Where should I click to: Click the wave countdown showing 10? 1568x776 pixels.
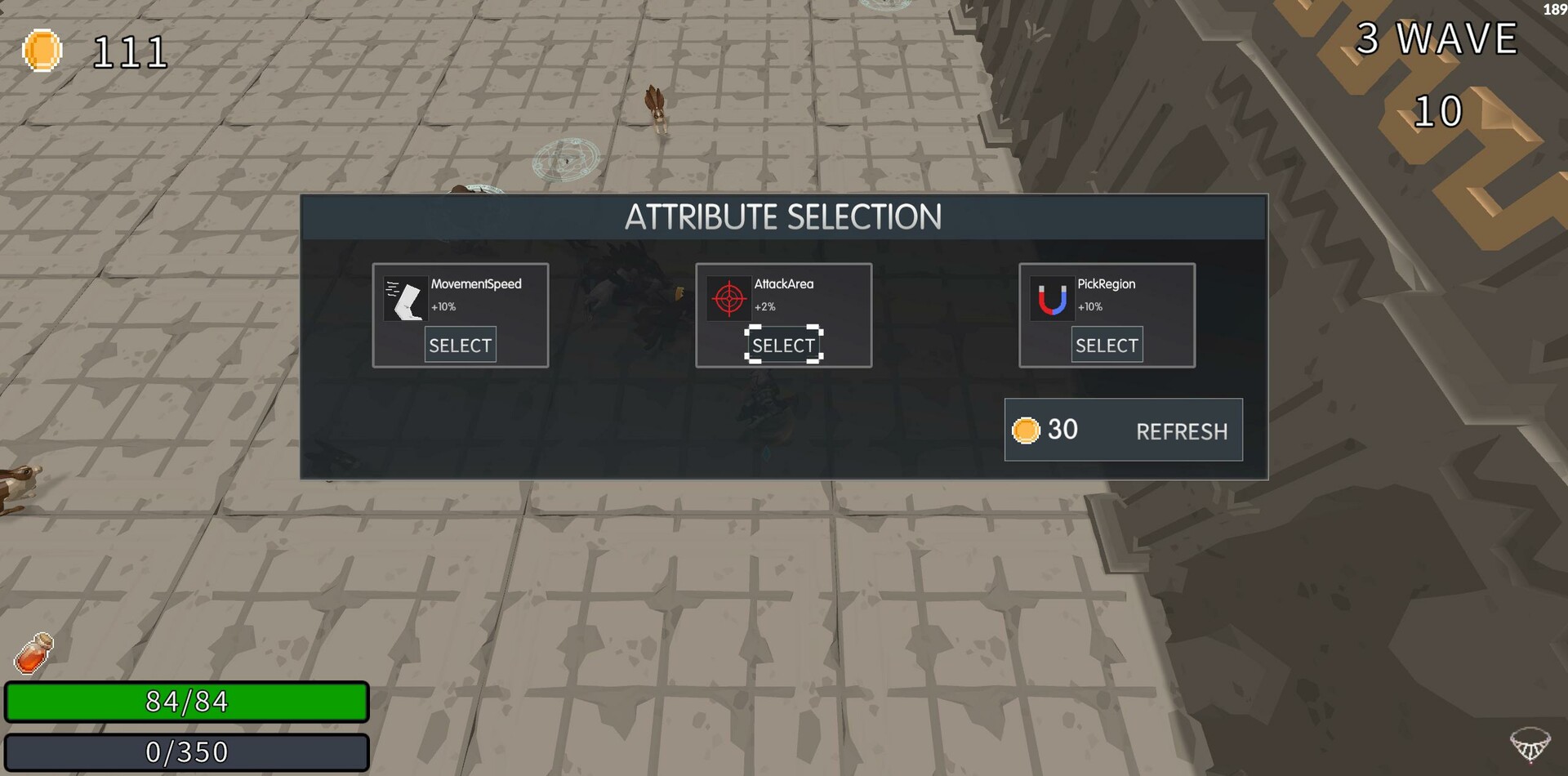[1438, 110]
